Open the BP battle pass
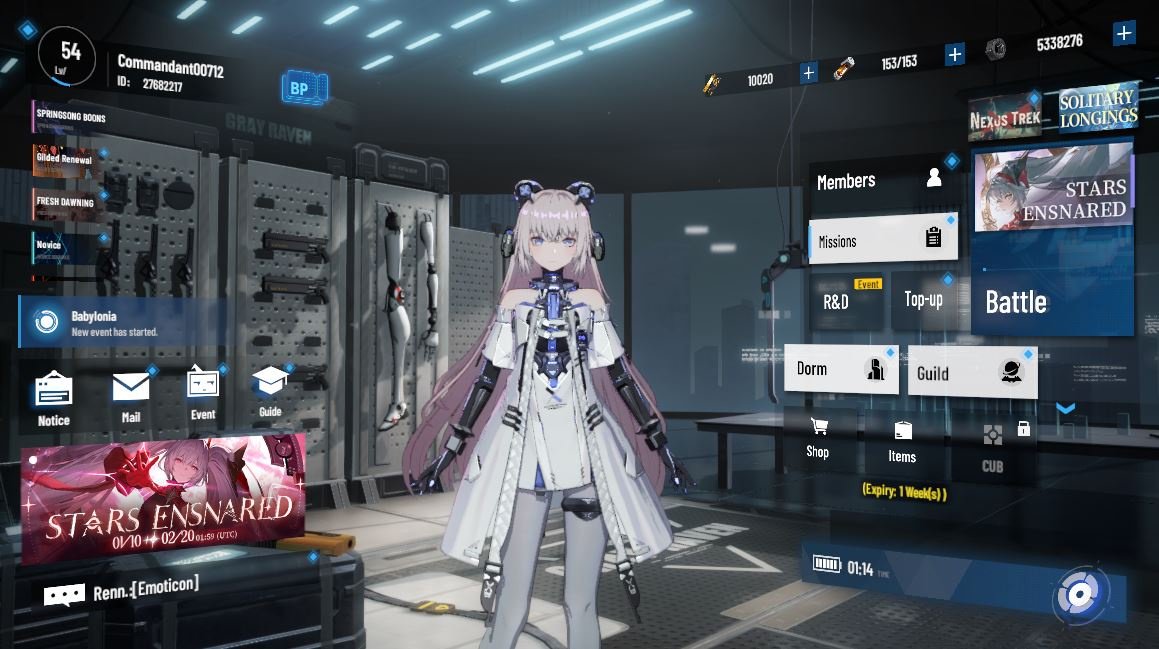 pyautogui.click(x=300, y=89)
